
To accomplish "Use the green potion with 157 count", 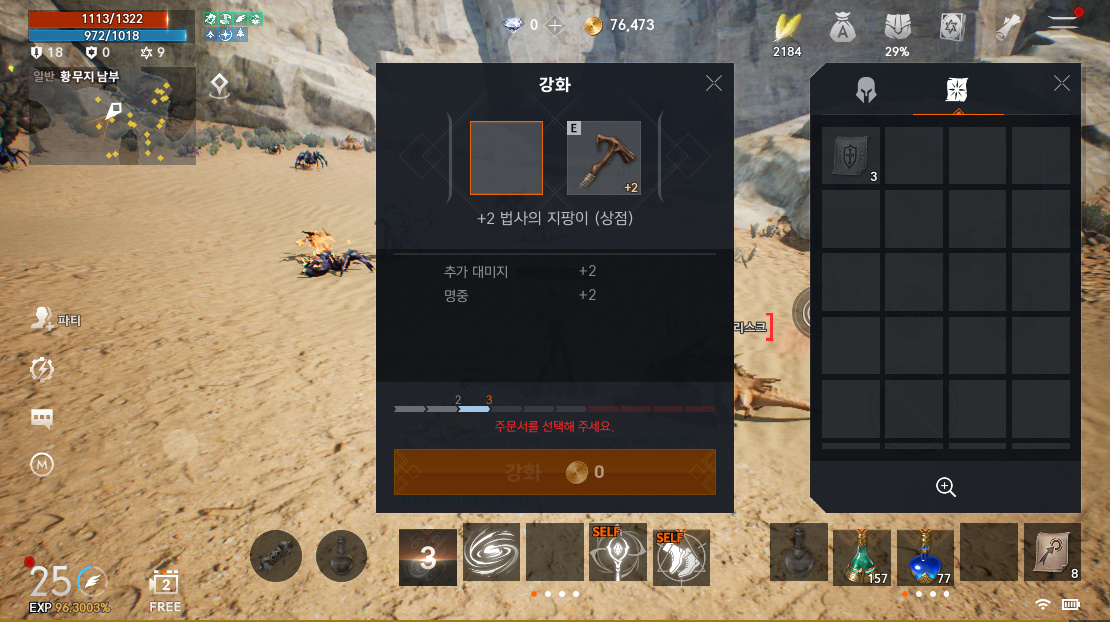I will 861,554.
